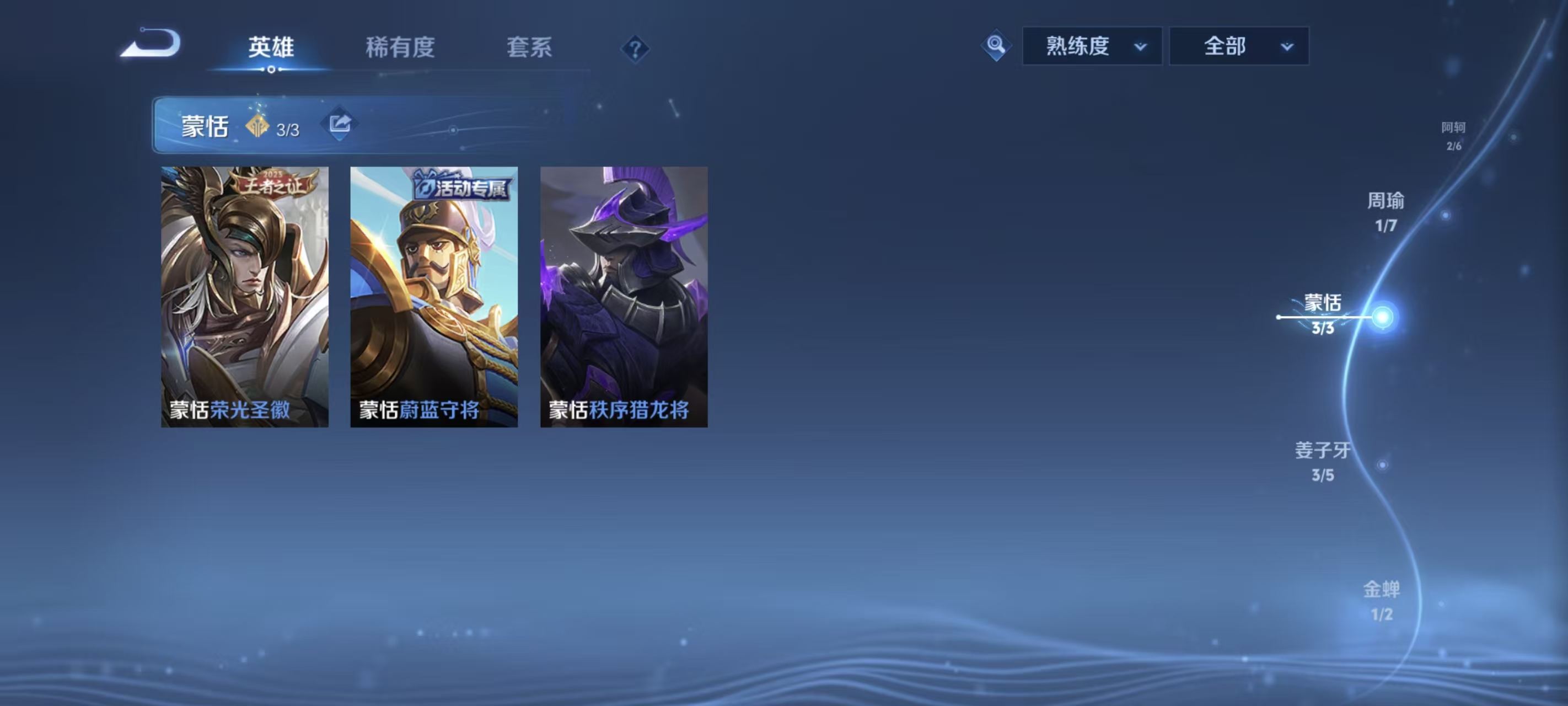Switch to the 套系 tab
Viewport: 1568px width, 706px height.
point(530,48)
